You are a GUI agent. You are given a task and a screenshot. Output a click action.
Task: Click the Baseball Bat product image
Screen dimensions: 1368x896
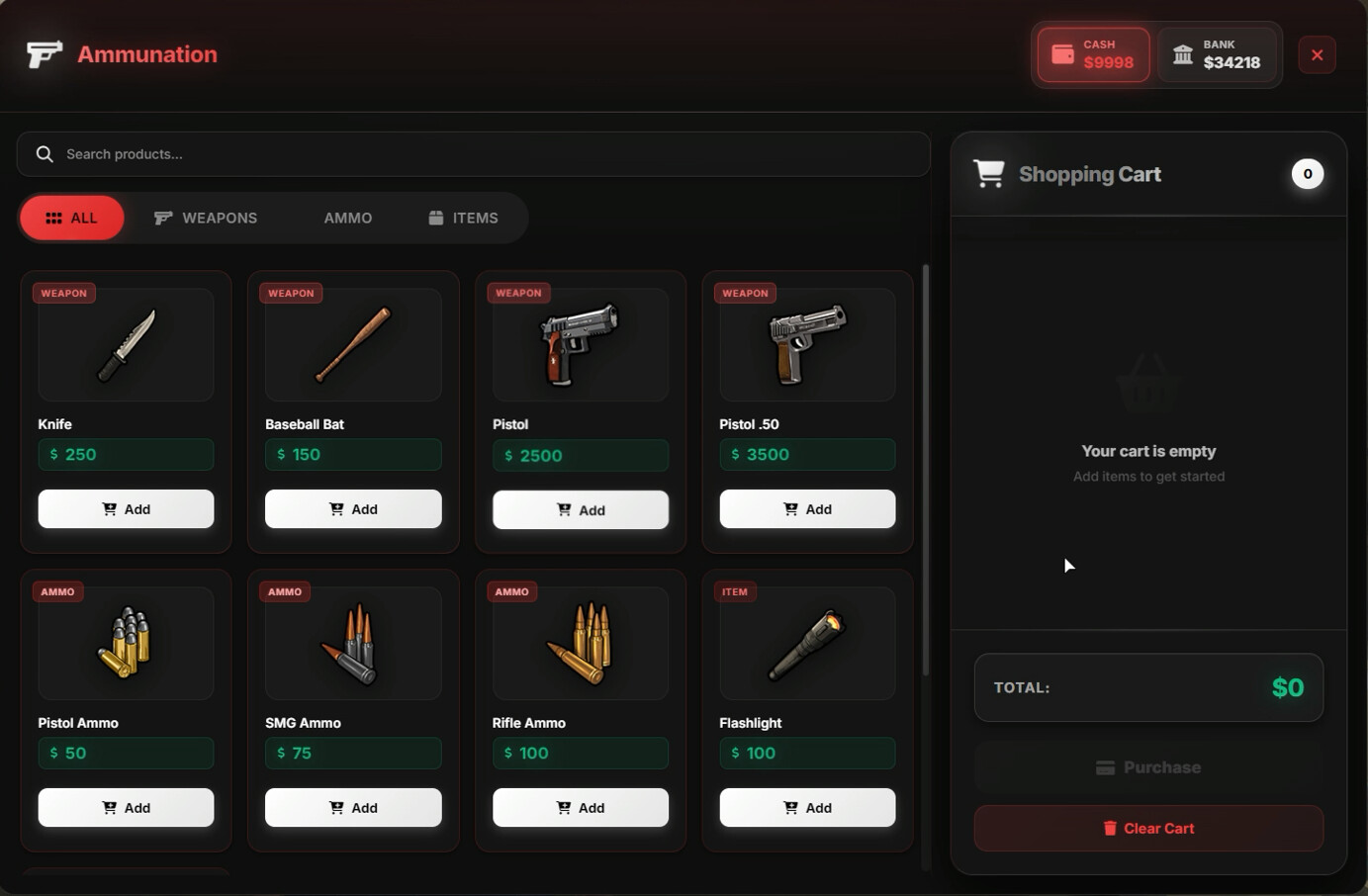352,344
